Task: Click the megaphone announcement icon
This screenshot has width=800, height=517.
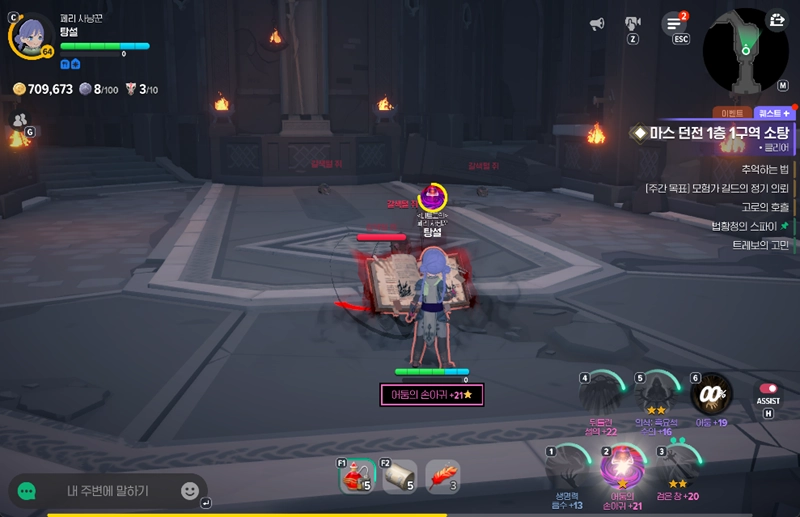Action: pos(597,23)
